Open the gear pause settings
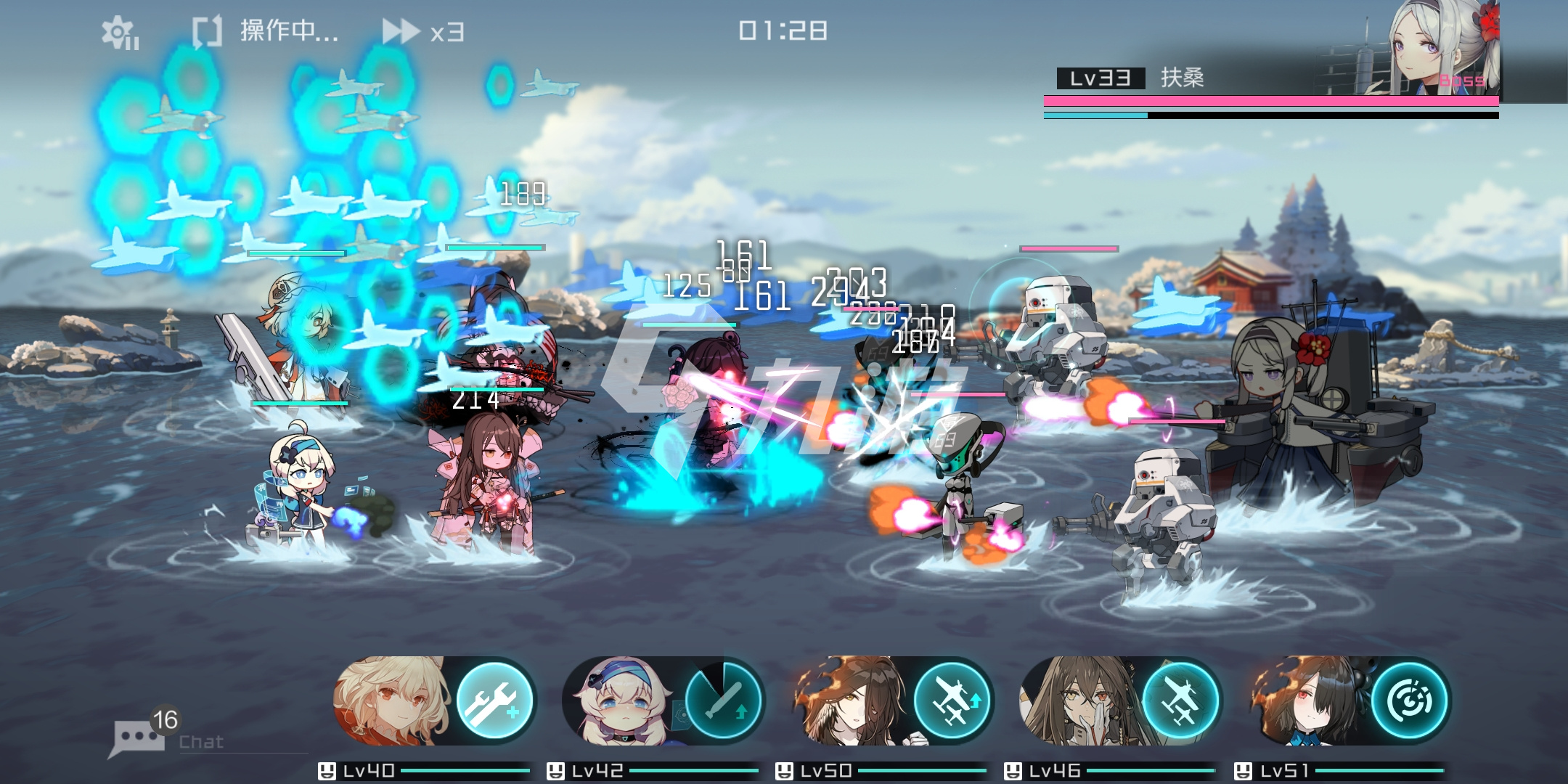 pos(120,33)
